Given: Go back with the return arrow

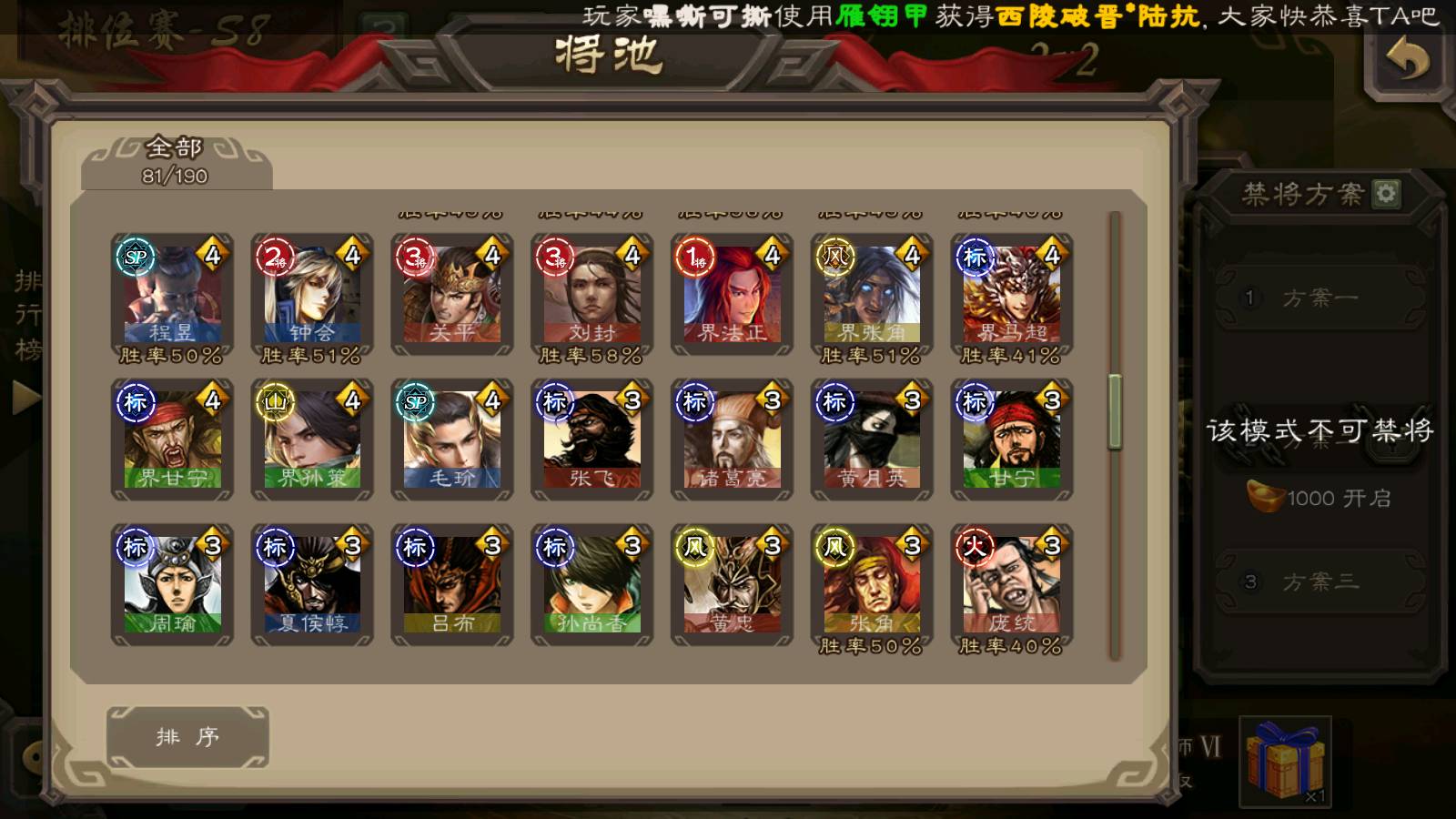Looking at the screenshot, I should [1407, 59].
